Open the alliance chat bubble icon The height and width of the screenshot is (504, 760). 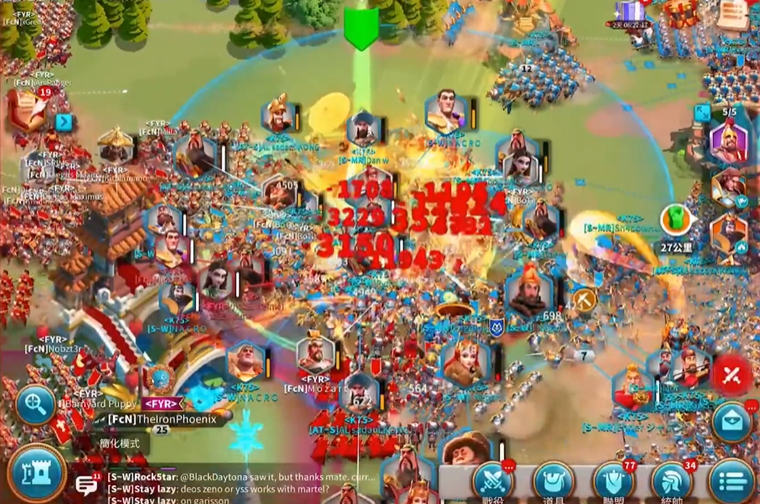(x=87, y=485)
